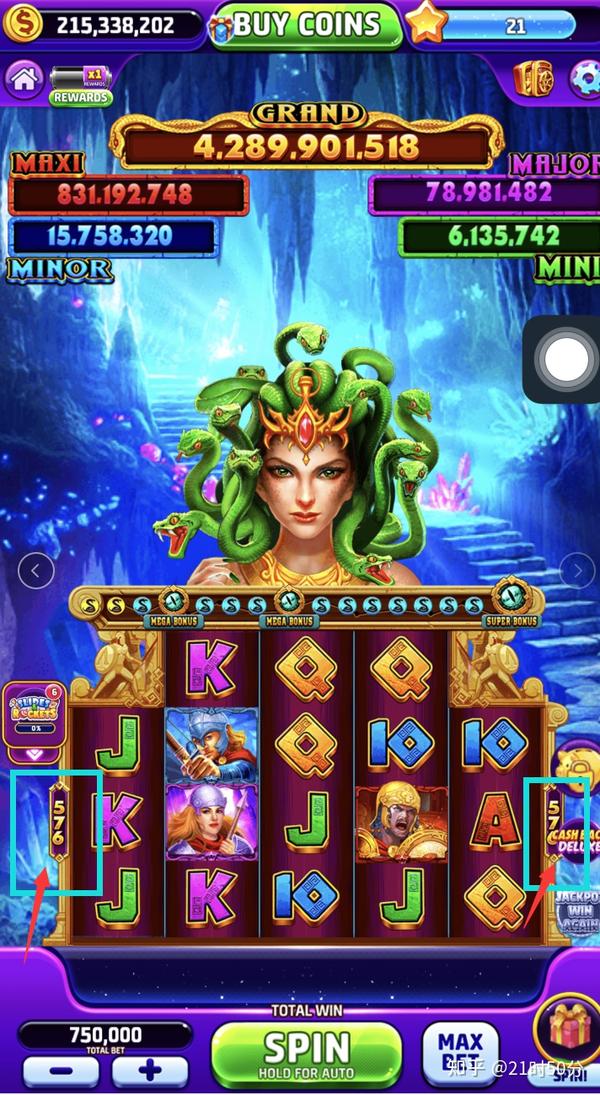Open the BUY COINS shop

pos(305,24)
